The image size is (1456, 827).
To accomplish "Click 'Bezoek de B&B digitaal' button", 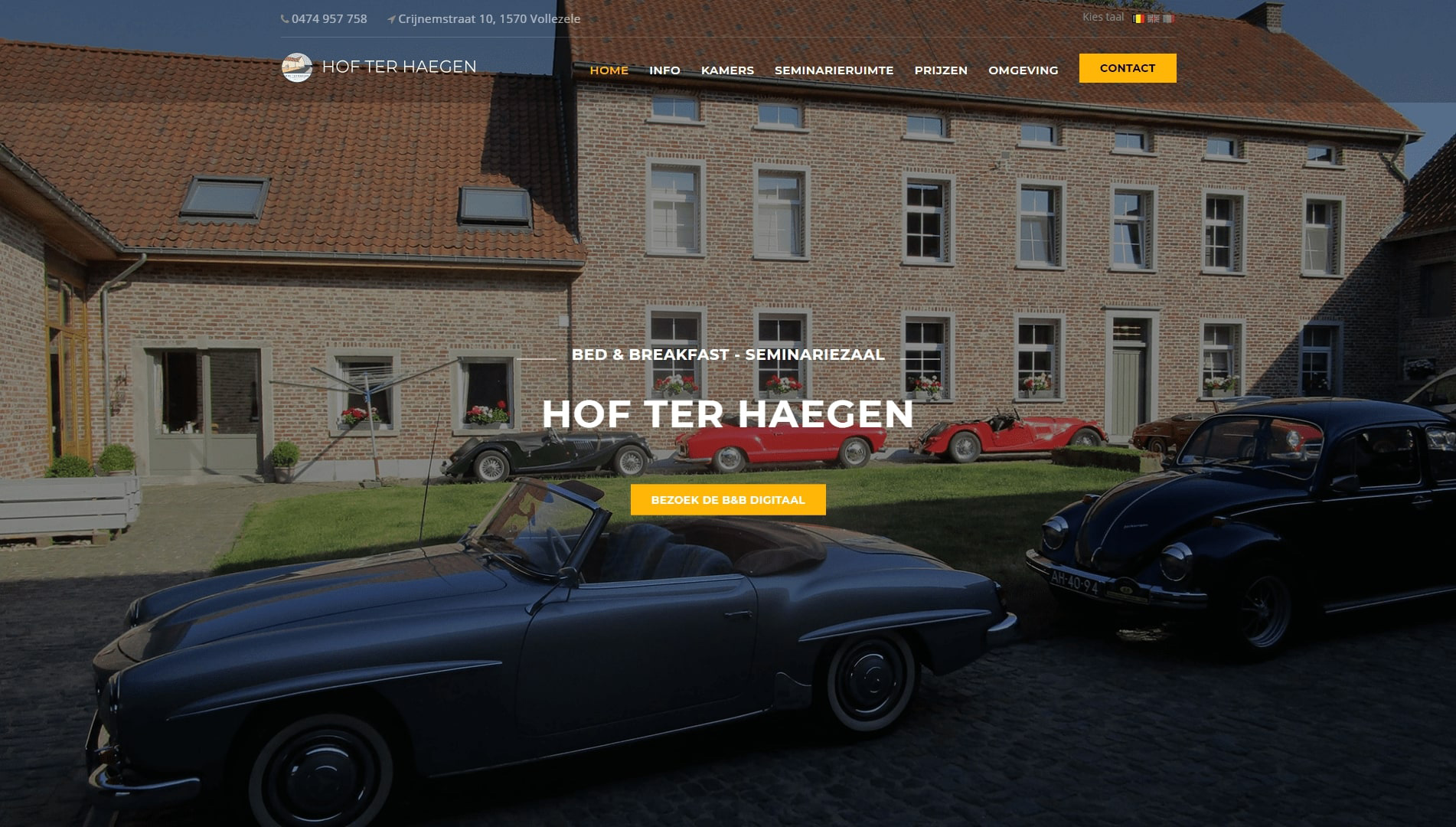I will (x=727, y=500).
